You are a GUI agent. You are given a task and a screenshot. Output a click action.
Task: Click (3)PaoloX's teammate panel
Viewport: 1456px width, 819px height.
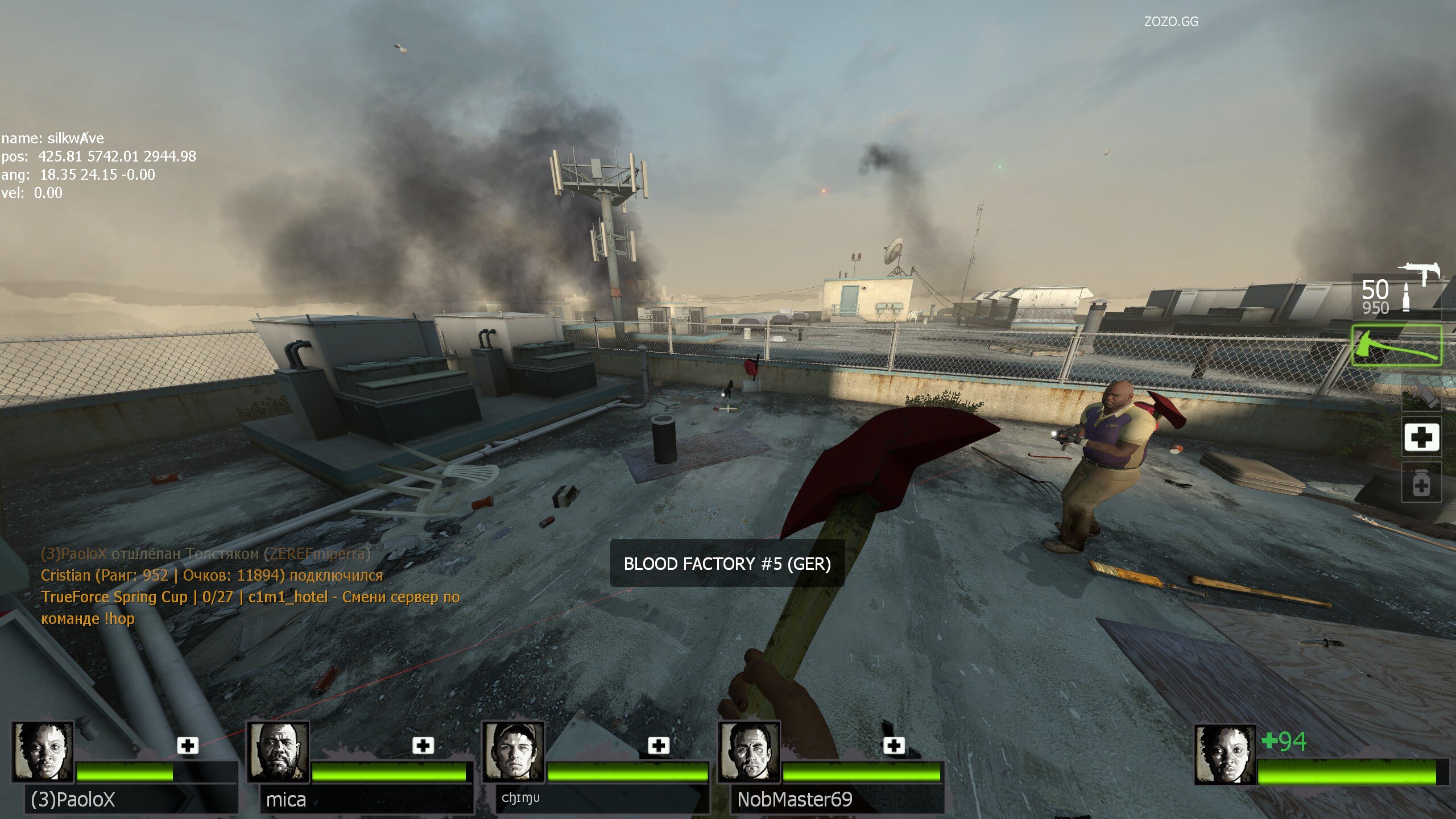pyautogui.click(x=124, y=768)
